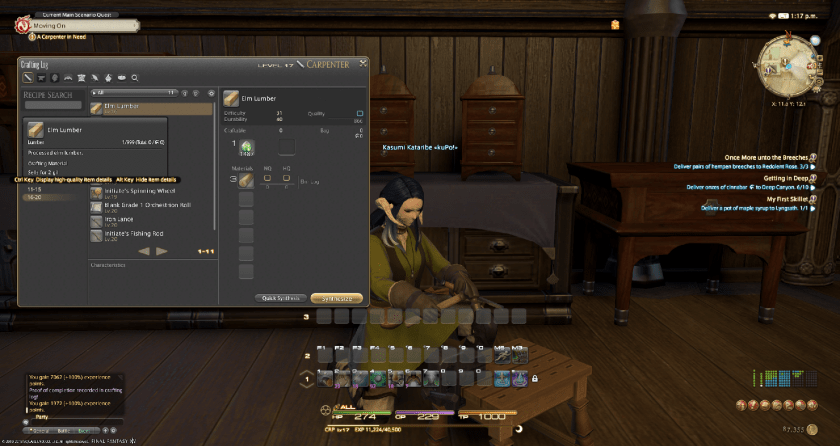Choose Initiate's Spinning Wheel recipe
This screenshot has height=446, width=840.
(140, 191)
